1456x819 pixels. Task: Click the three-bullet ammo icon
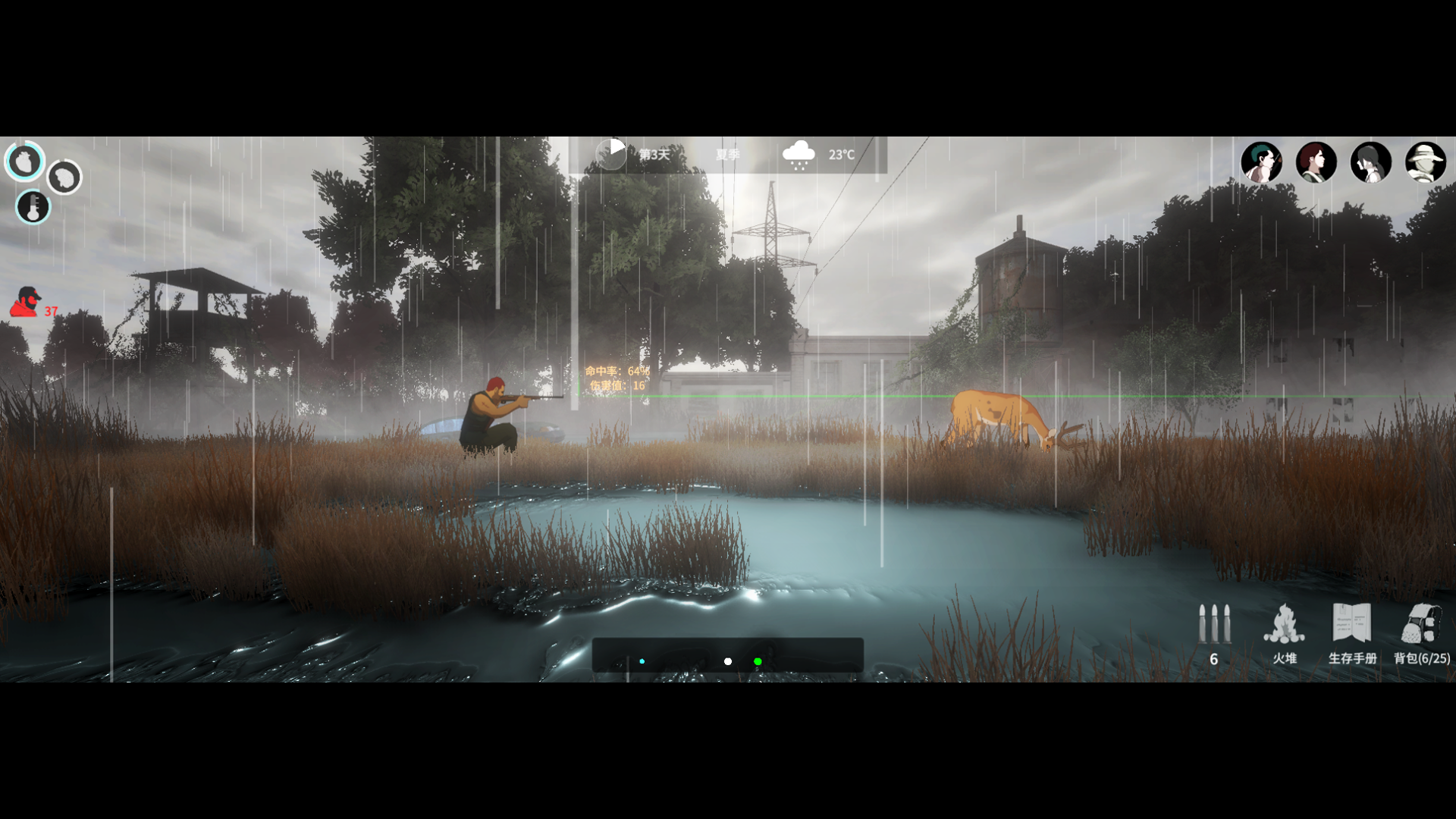pos(1213,626)
